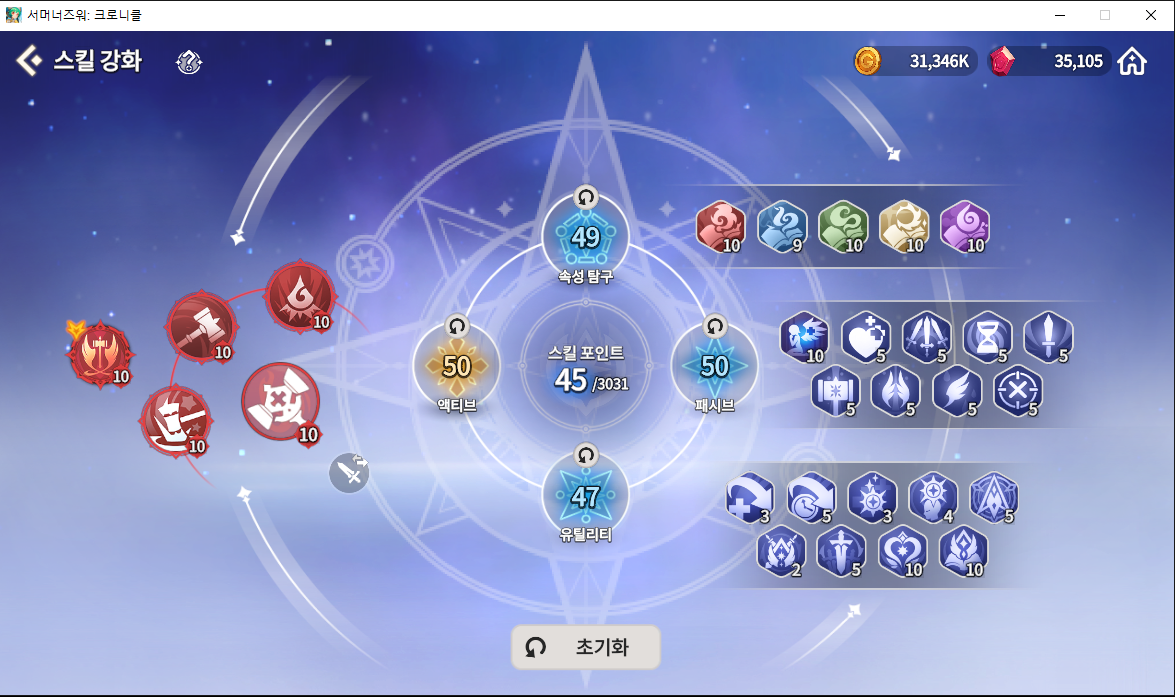
Task: Click the grey sword swap button
Action: 350,473
